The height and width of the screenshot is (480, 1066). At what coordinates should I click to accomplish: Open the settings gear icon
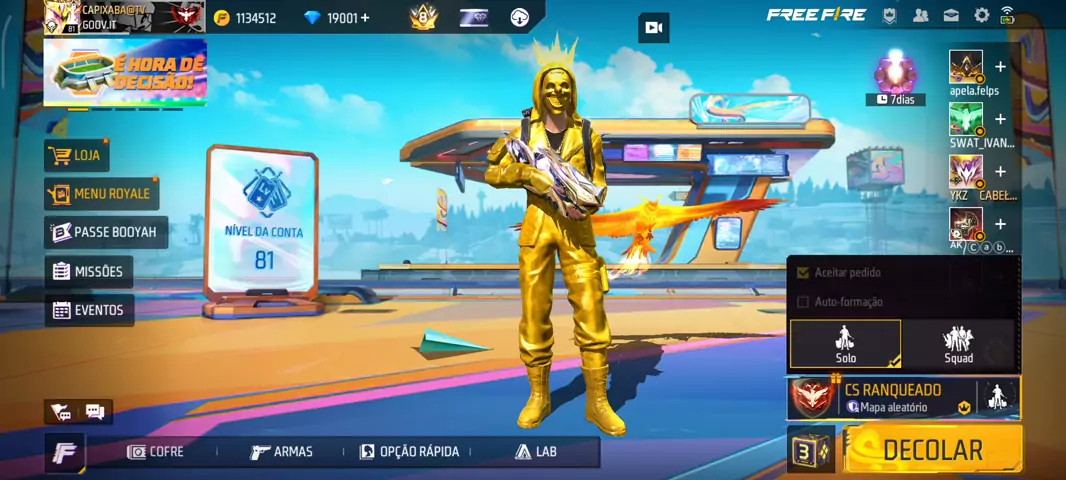click(982, 15)
